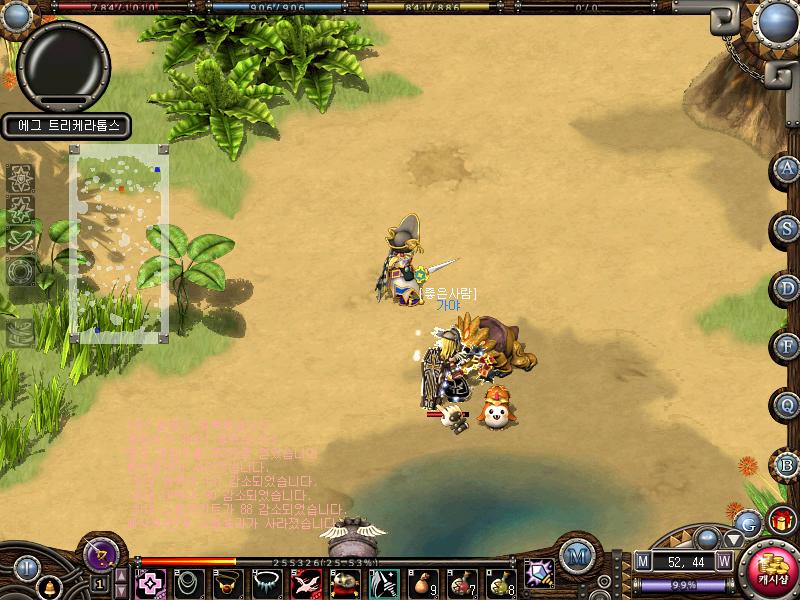Select the round Q side button
800x600 pixels.
click(x=787, y=405)
